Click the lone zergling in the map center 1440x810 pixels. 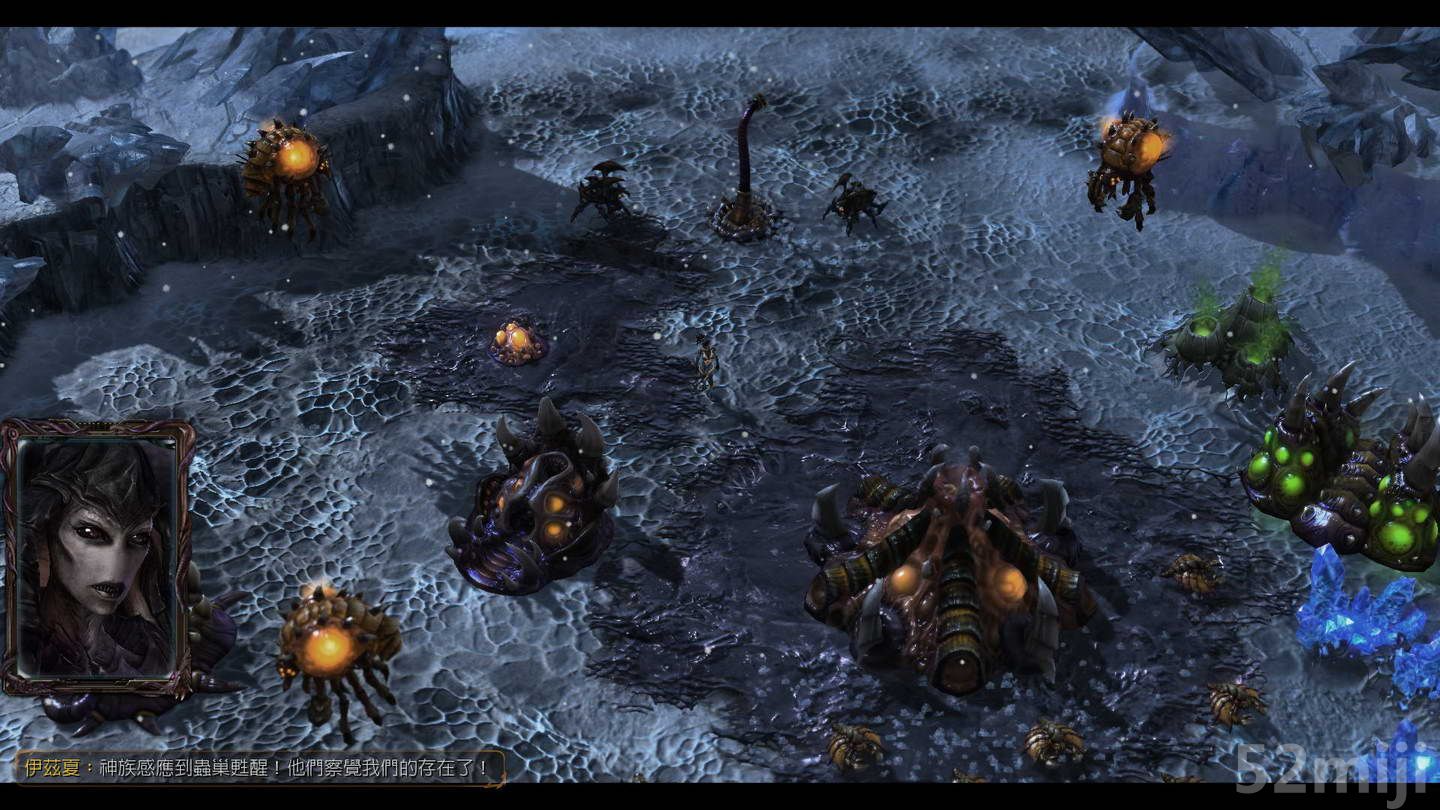[705, 360]
